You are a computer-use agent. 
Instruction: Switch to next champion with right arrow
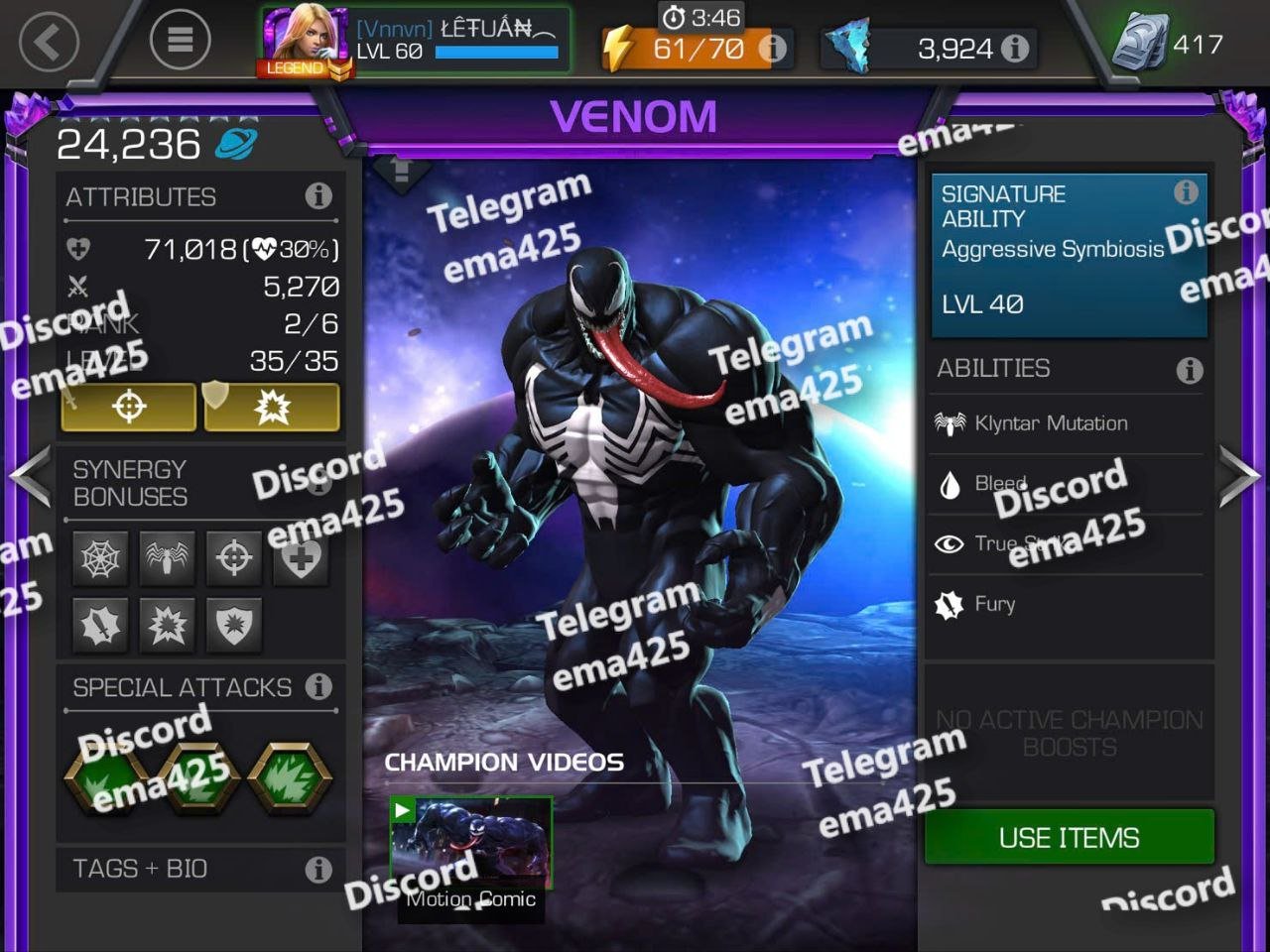click(x=1240, y=475)
